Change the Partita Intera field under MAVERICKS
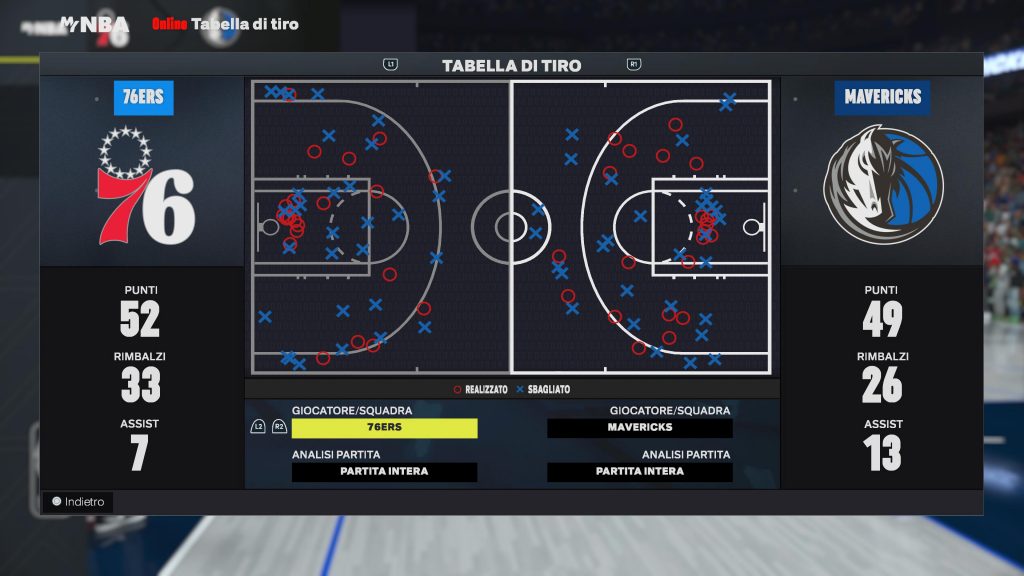Image resolution: width=1024 pixels, height=576 pixels. [x=640, y=472]
